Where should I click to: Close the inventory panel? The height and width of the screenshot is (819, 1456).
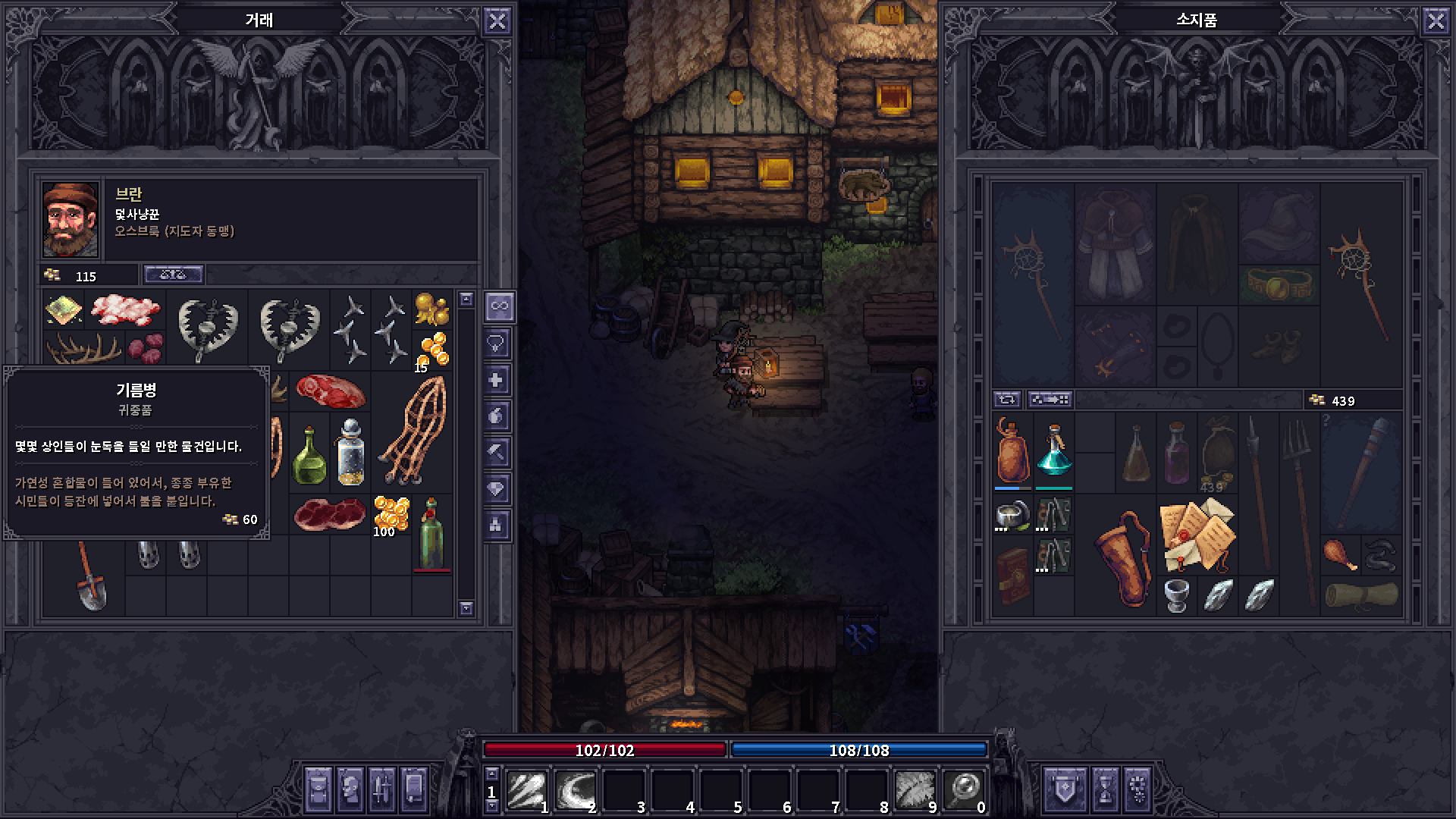(1436, 21)
